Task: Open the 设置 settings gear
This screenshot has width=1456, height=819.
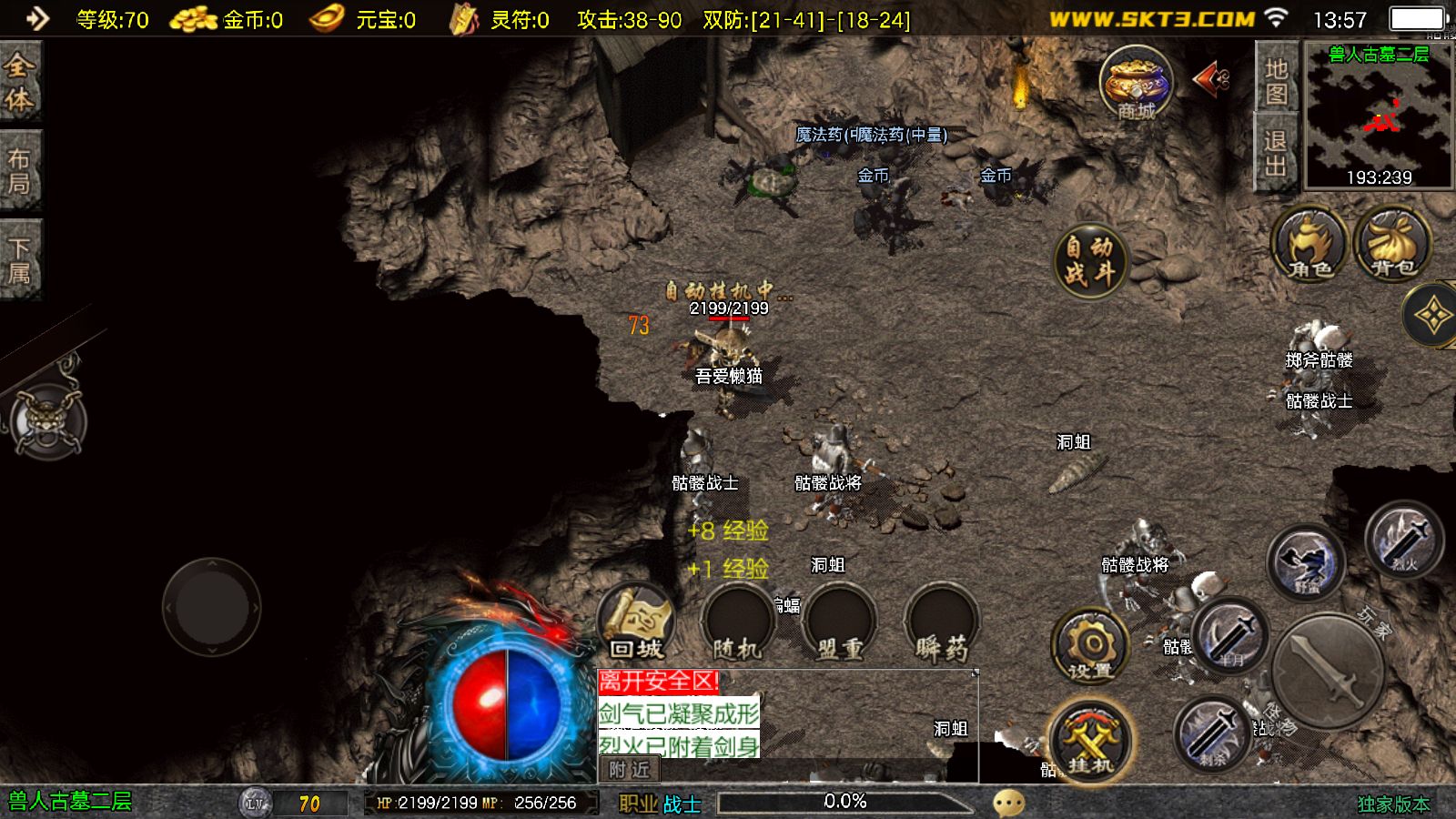Action: click(x=1090, y=646)
